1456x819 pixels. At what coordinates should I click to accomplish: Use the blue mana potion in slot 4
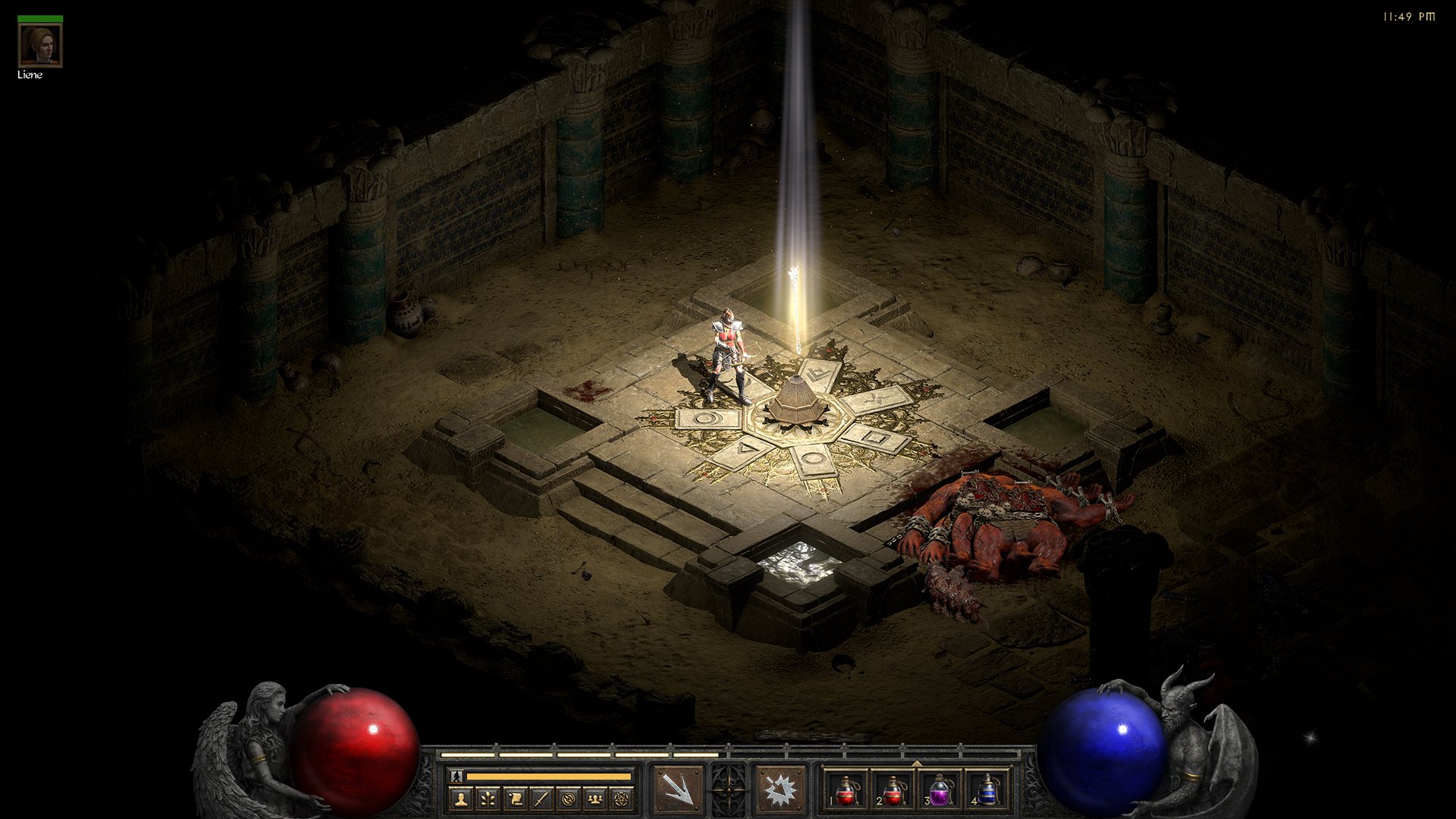(987, 789)
